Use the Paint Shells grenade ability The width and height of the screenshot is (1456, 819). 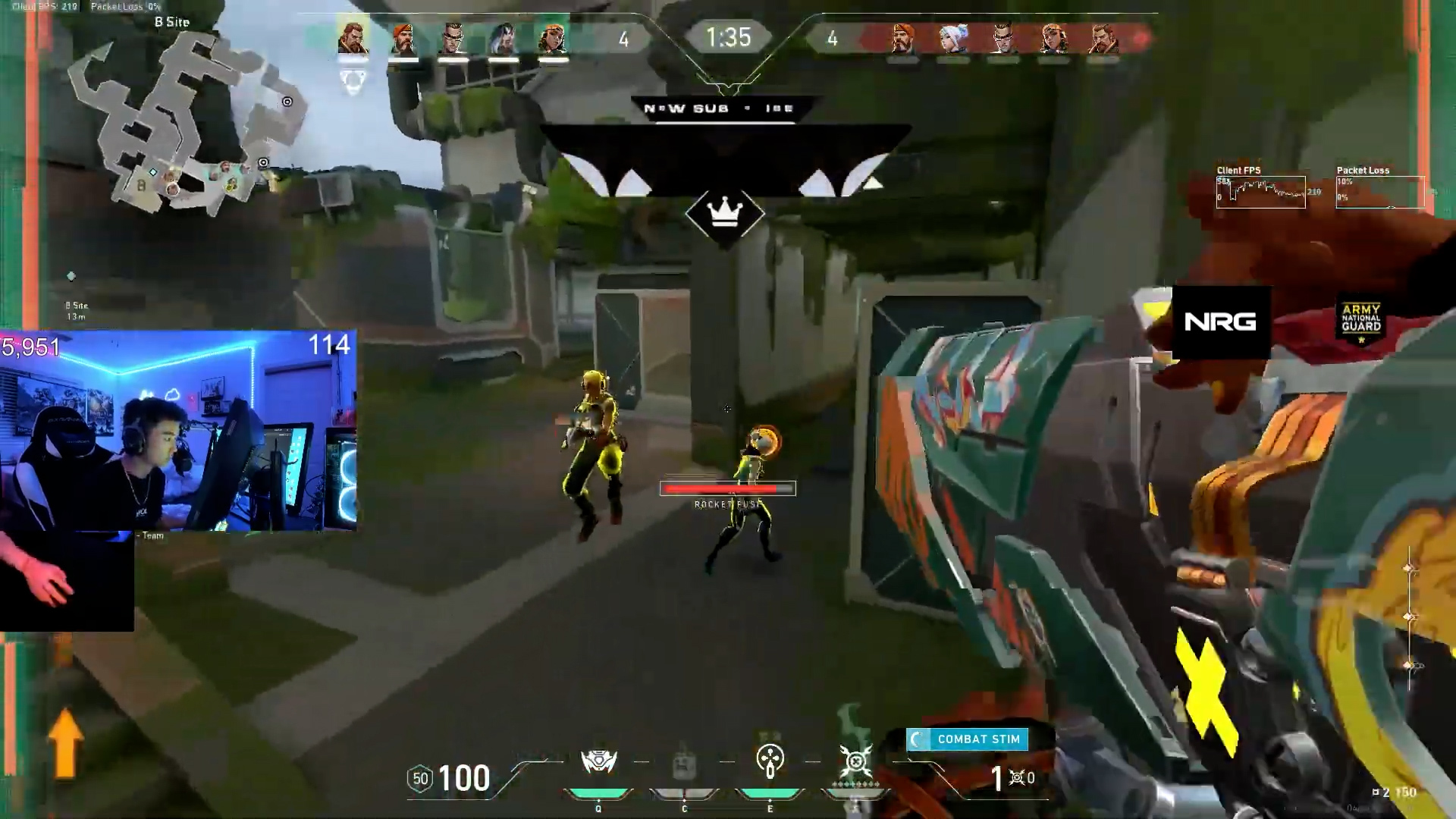coord(770,761)
